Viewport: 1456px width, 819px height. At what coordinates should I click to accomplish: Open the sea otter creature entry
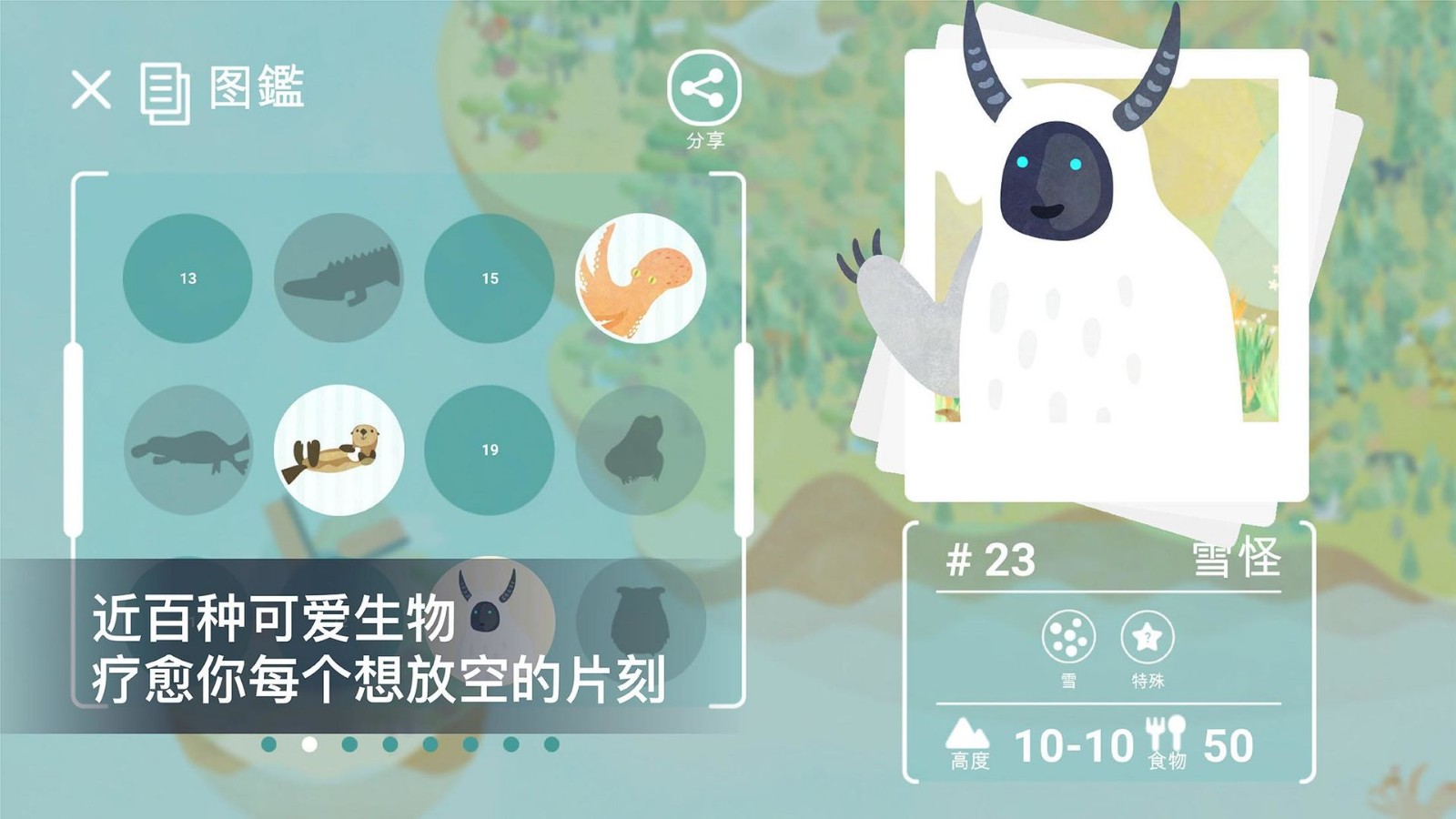(x=339, y=449)
